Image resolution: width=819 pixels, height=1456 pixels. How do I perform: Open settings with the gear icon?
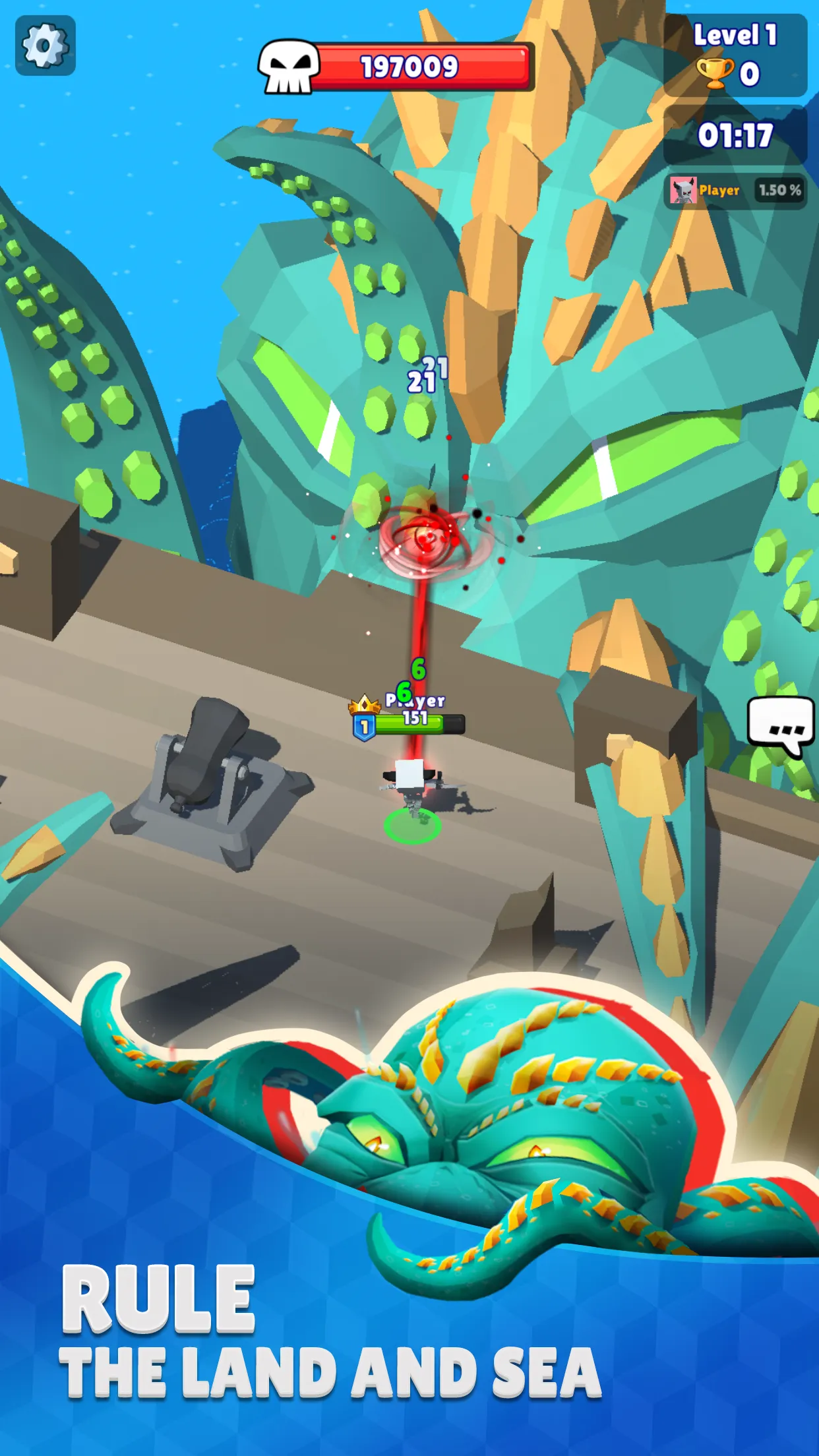tap(45, 45)
